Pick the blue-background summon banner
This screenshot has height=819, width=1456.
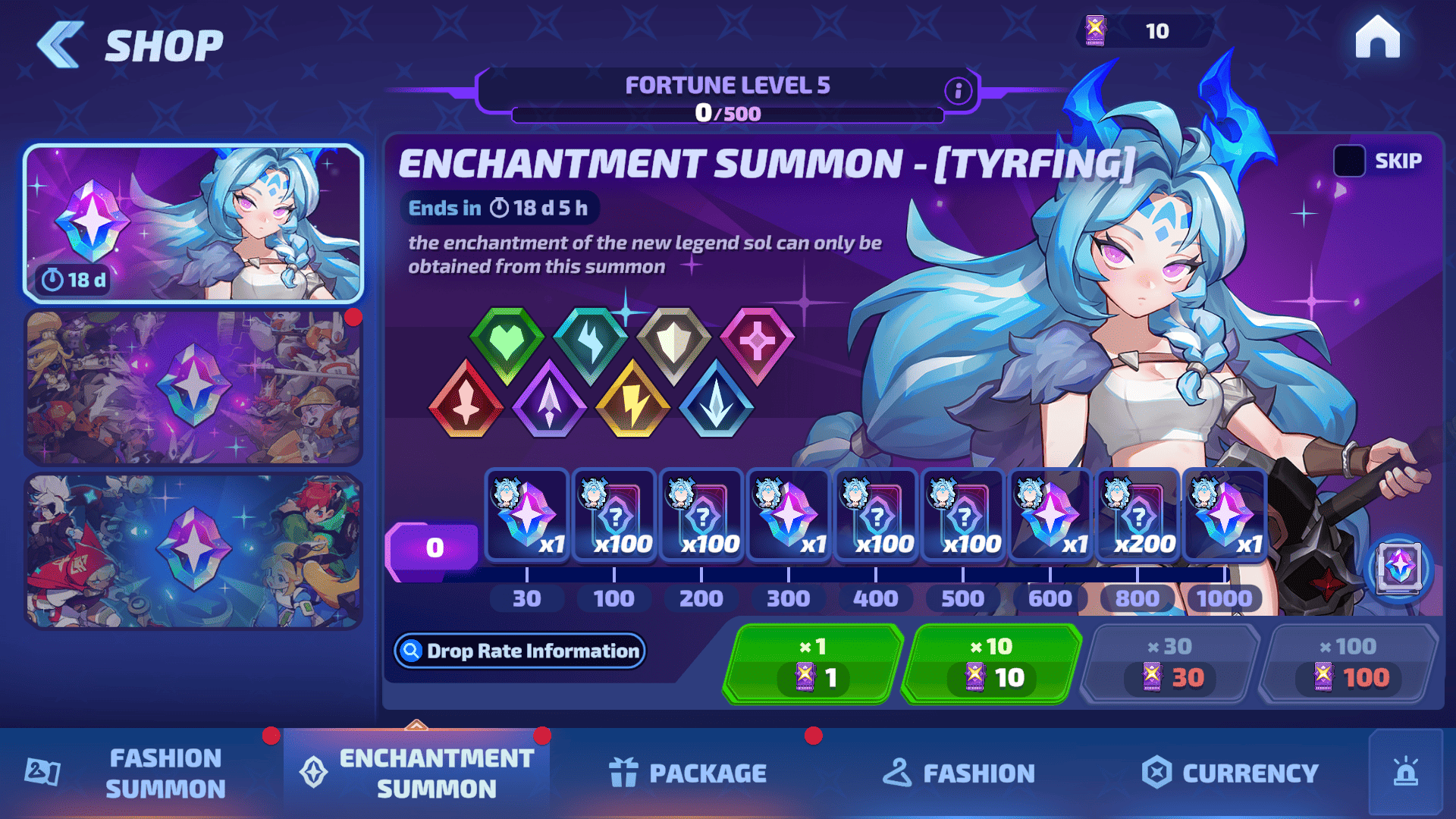194,551
